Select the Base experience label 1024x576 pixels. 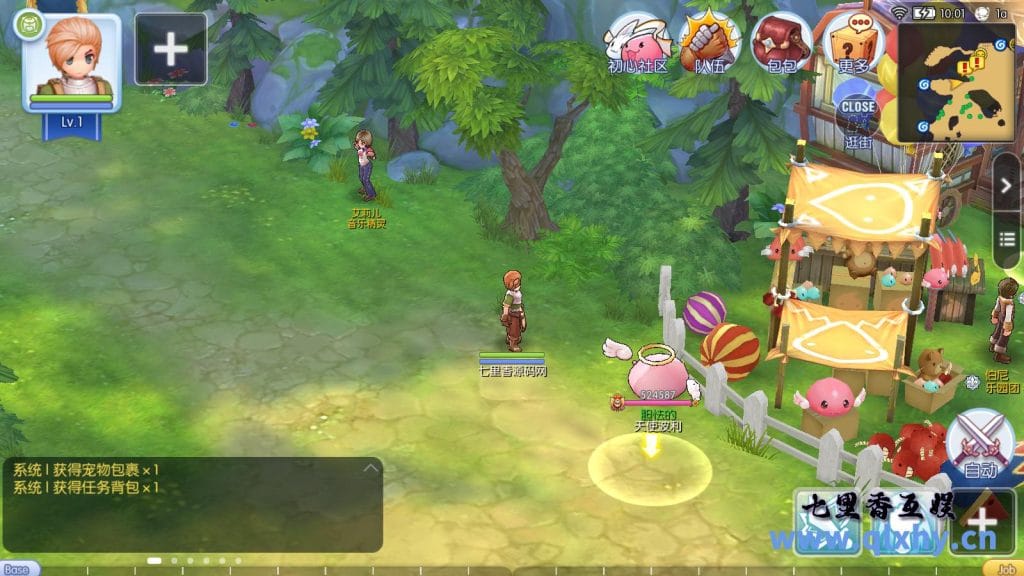18,569
